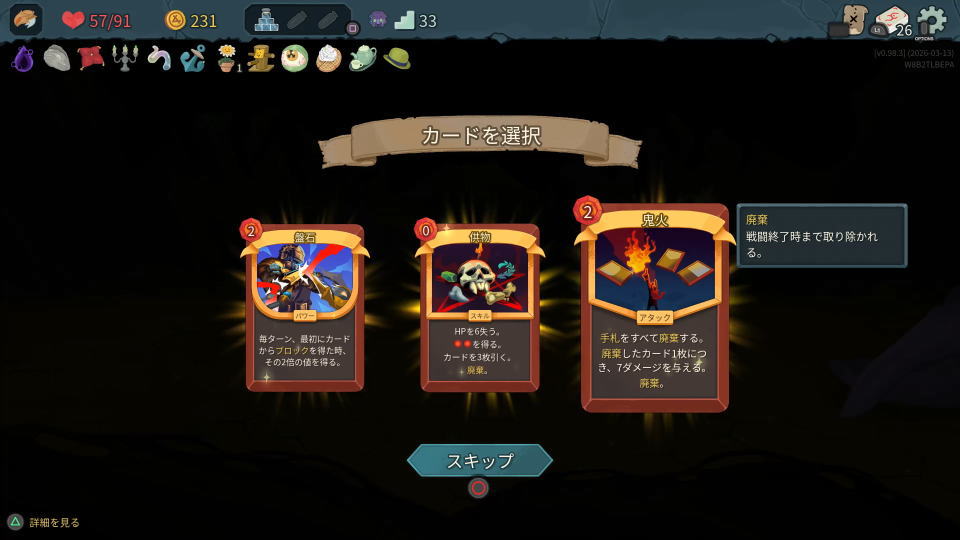960x540 pixels.
Task: Inspect the whipped cream dessert relic
Action: (329, 58)
